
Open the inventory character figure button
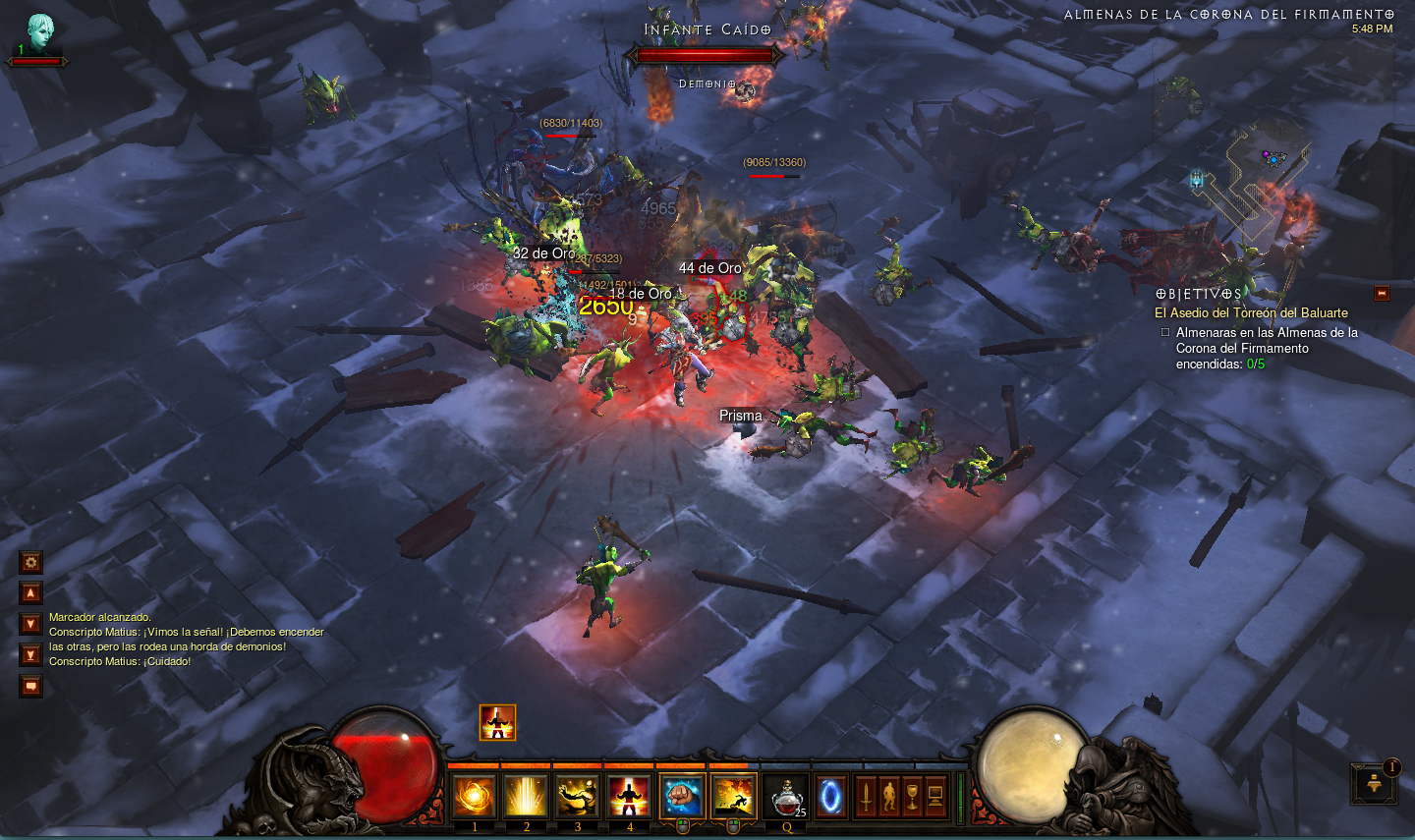click(x=889, y=796)
